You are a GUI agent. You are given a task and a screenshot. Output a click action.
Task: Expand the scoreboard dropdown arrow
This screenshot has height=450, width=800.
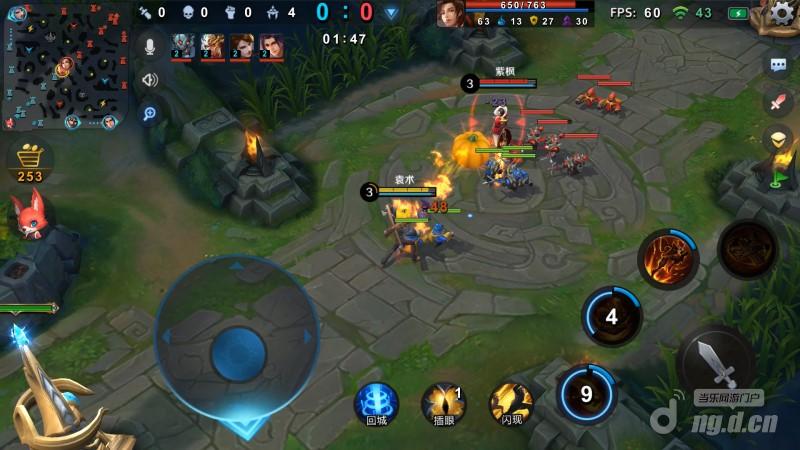point(391,13)
